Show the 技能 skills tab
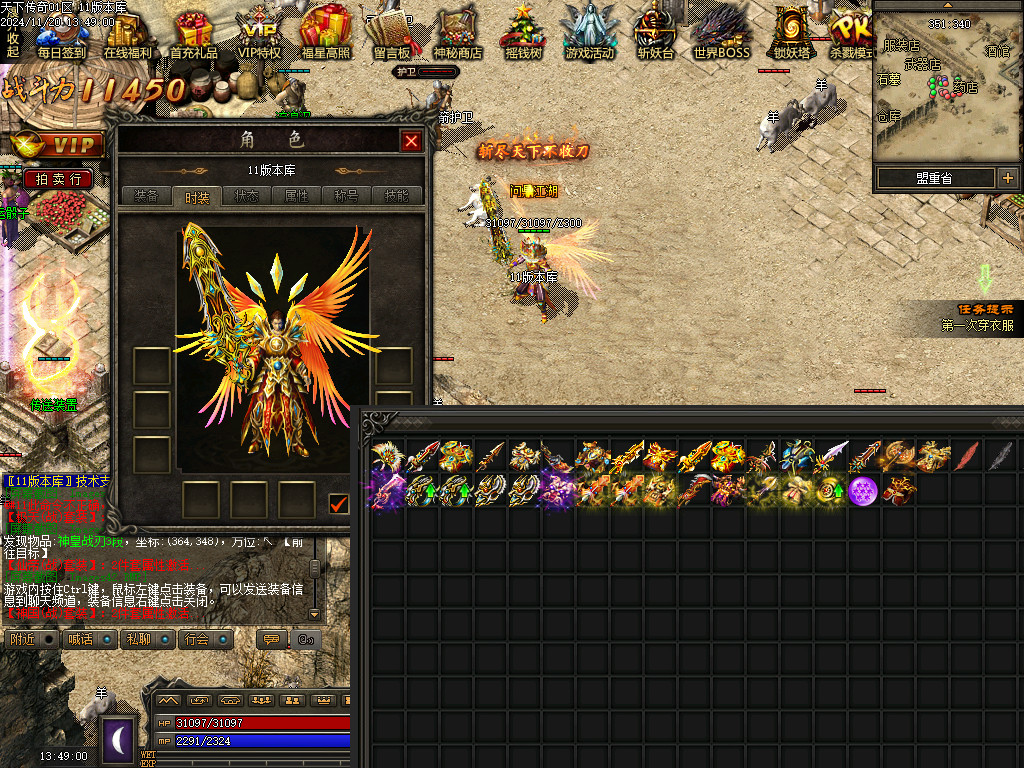Image resolution: width=1024 pixels, height=768 pixels. [396, 196]
